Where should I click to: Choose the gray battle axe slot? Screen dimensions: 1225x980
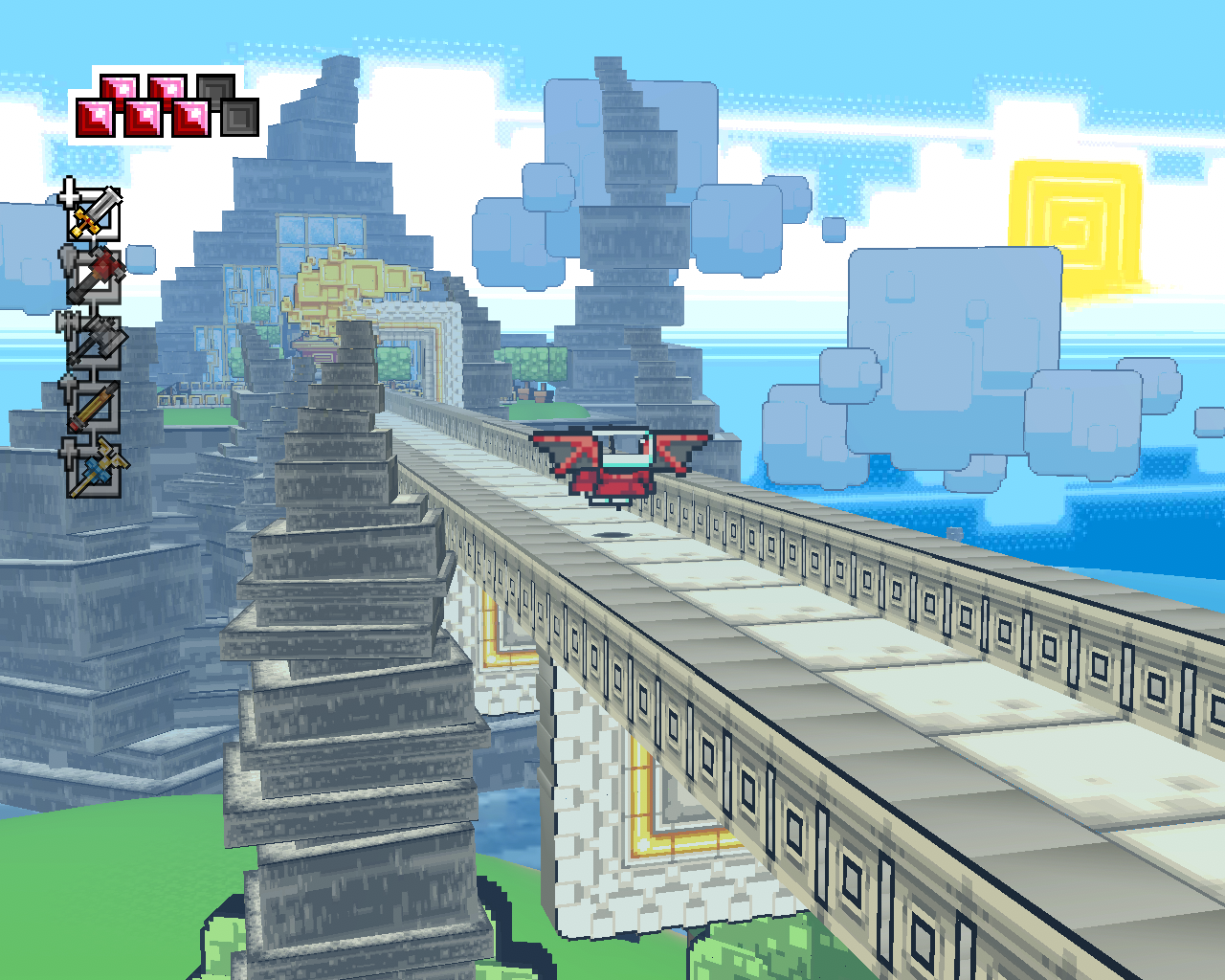click(x=95, y=342)
